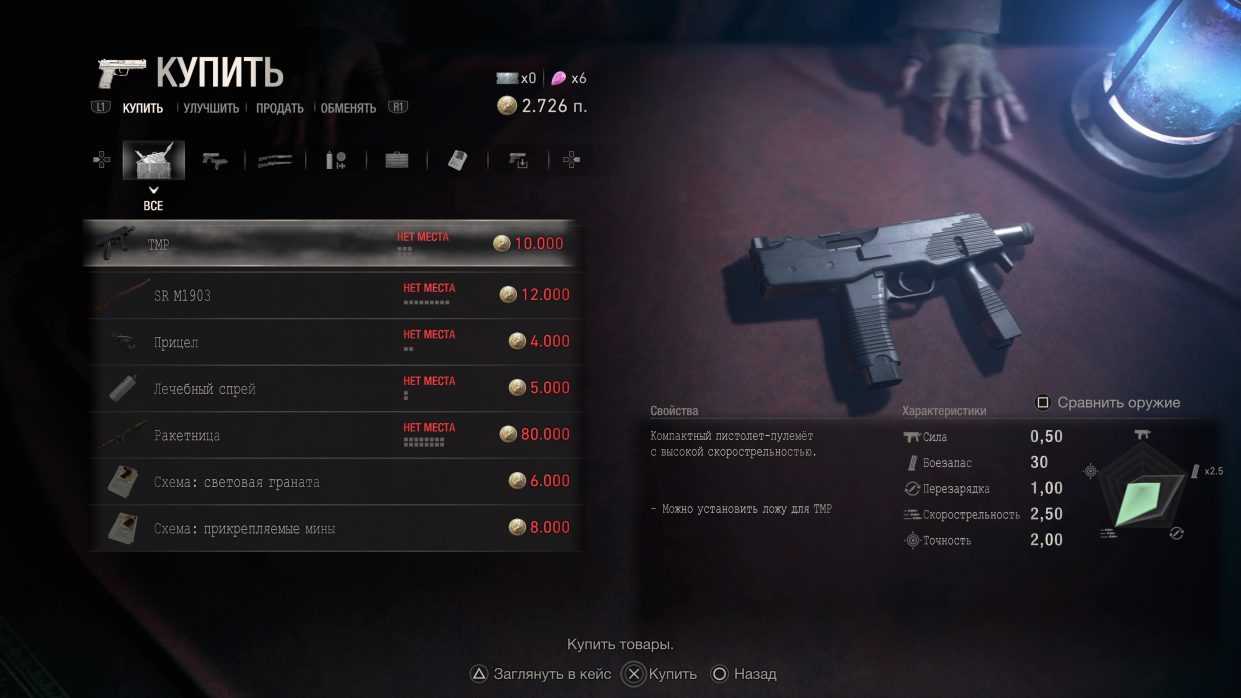Viewport: 1241px width, 698px height.
Task: Show the rifles category icon
Action: coord(275,160)
